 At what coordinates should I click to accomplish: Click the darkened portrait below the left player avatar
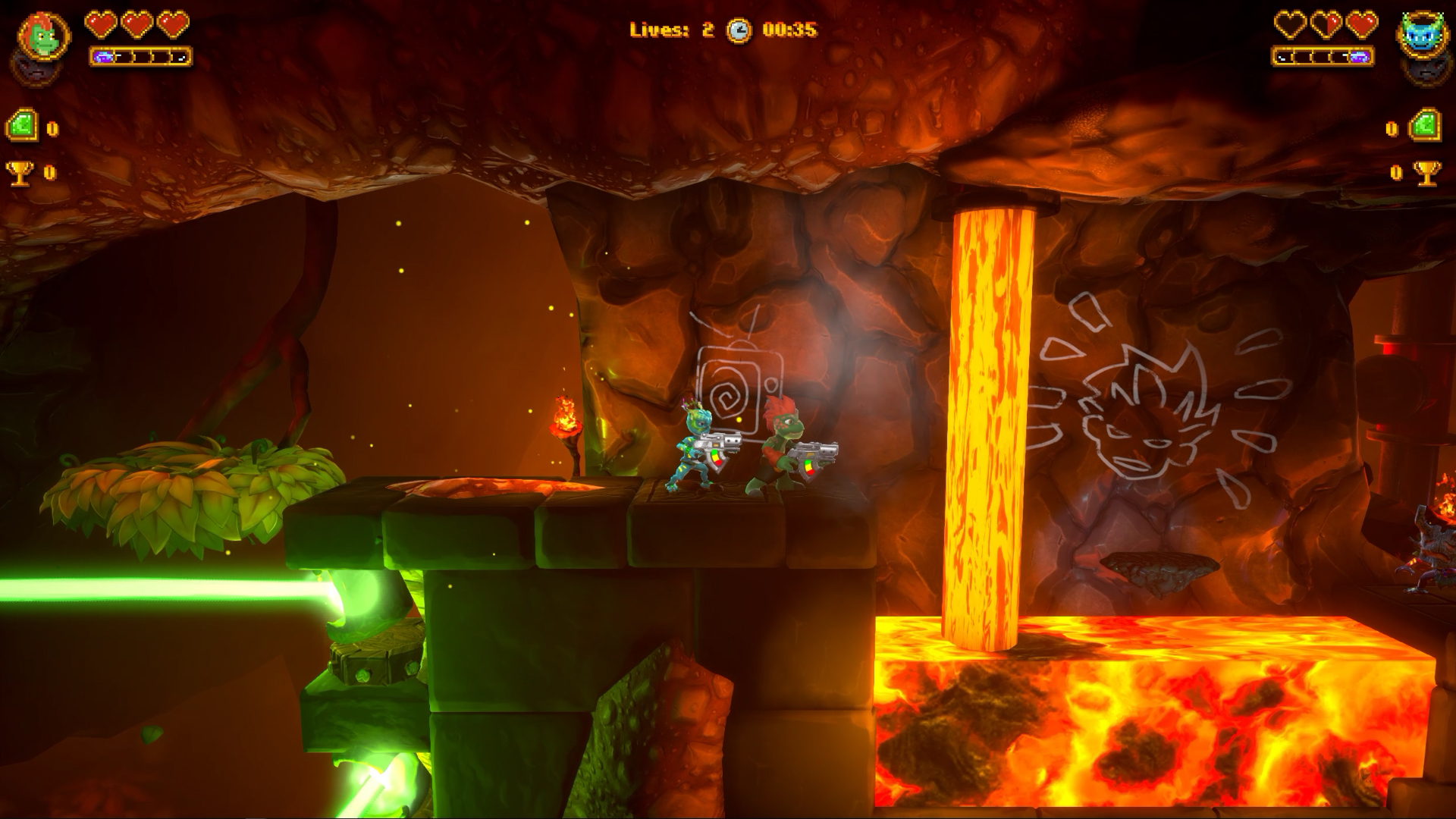[x=34, y=70]
